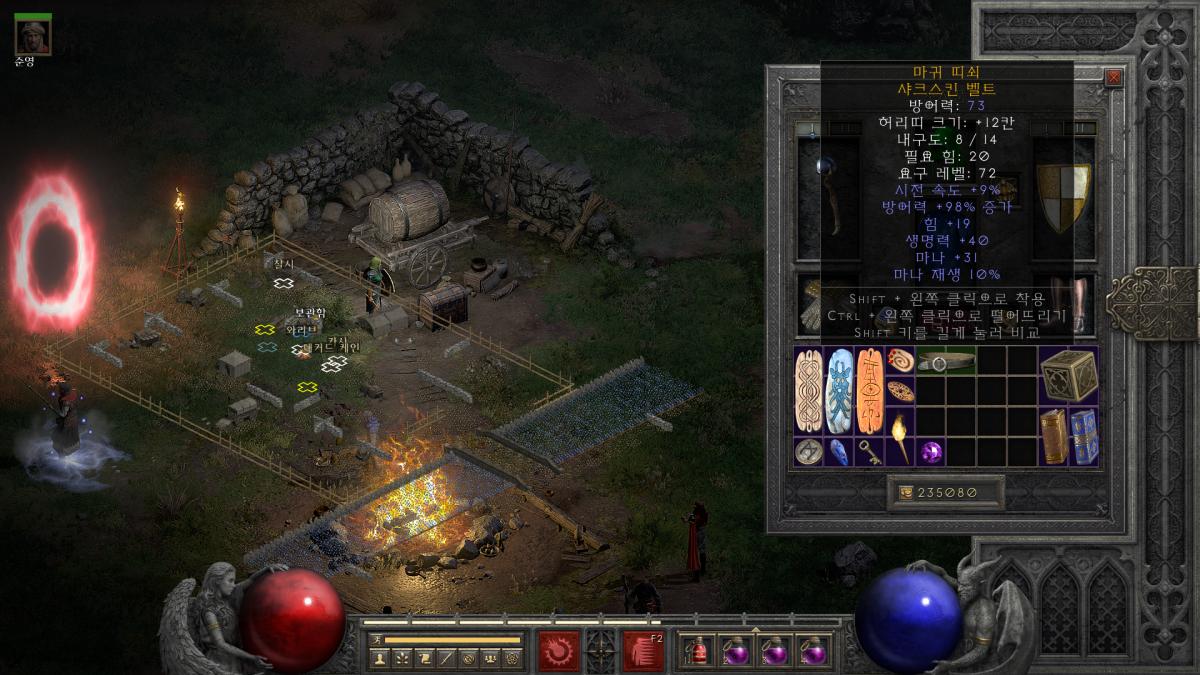Click the brown tome in inventory
Image resolution: width=1200 pixels, height=675 pixels.
click(x=1053, y=436)
